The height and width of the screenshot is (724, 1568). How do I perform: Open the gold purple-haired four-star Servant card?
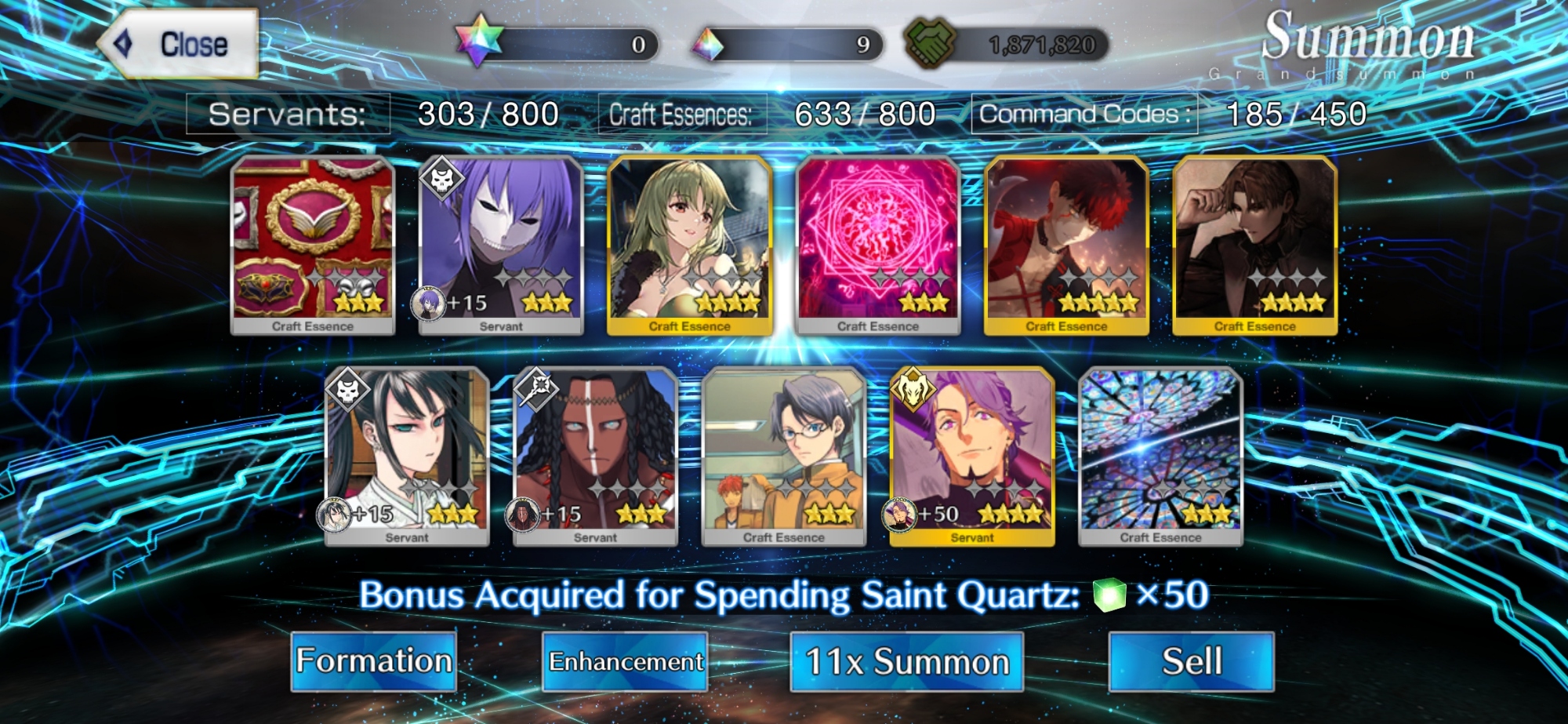pos(972,455)
